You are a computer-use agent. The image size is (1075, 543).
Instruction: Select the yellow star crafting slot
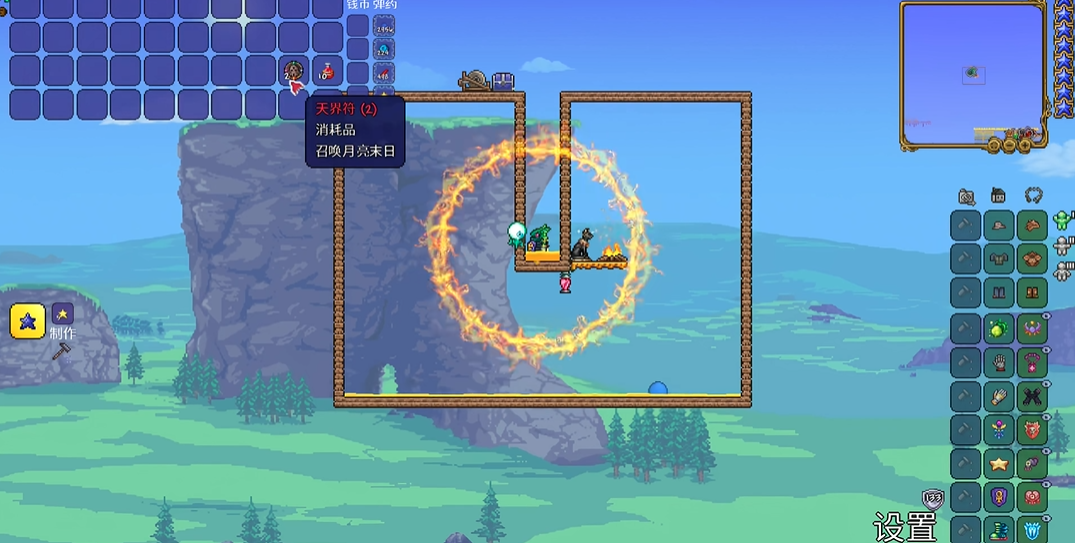pyautogui.click(x=27, y=321)
